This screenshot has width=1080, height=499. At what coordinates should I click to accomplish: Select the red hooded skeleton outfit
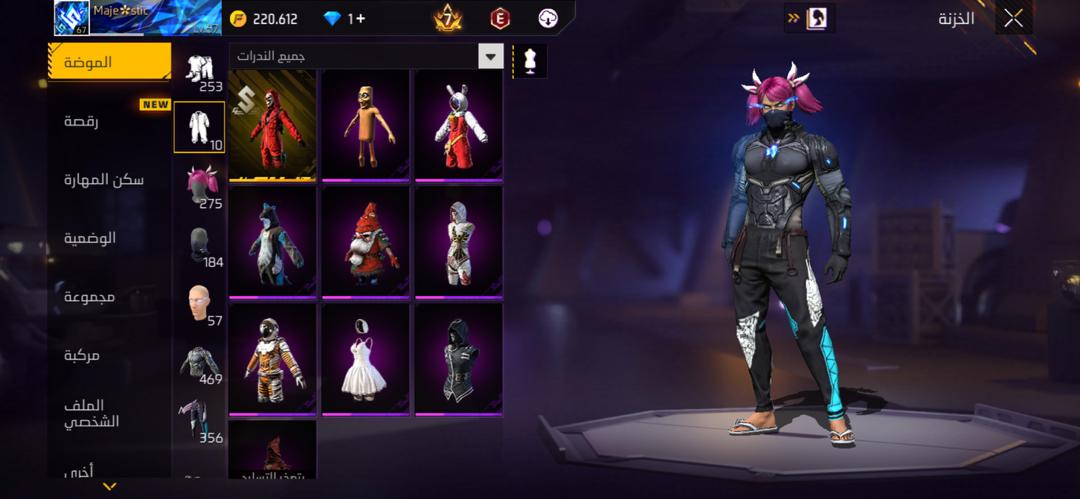272,125
